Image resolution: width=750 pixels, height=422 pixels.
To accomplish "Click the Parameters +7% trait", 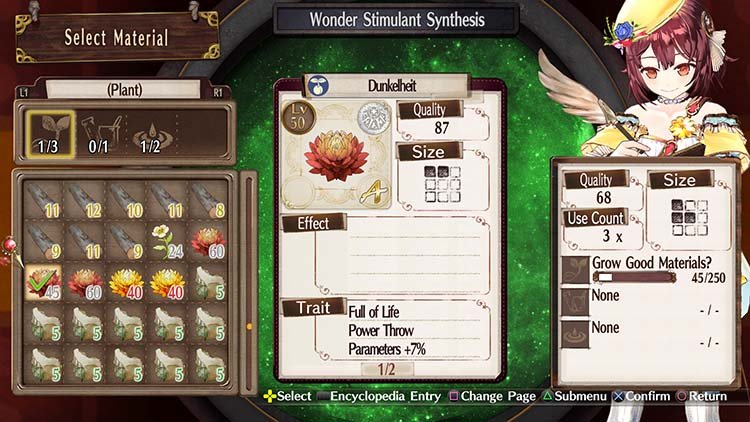I will [x=389, y=349].
